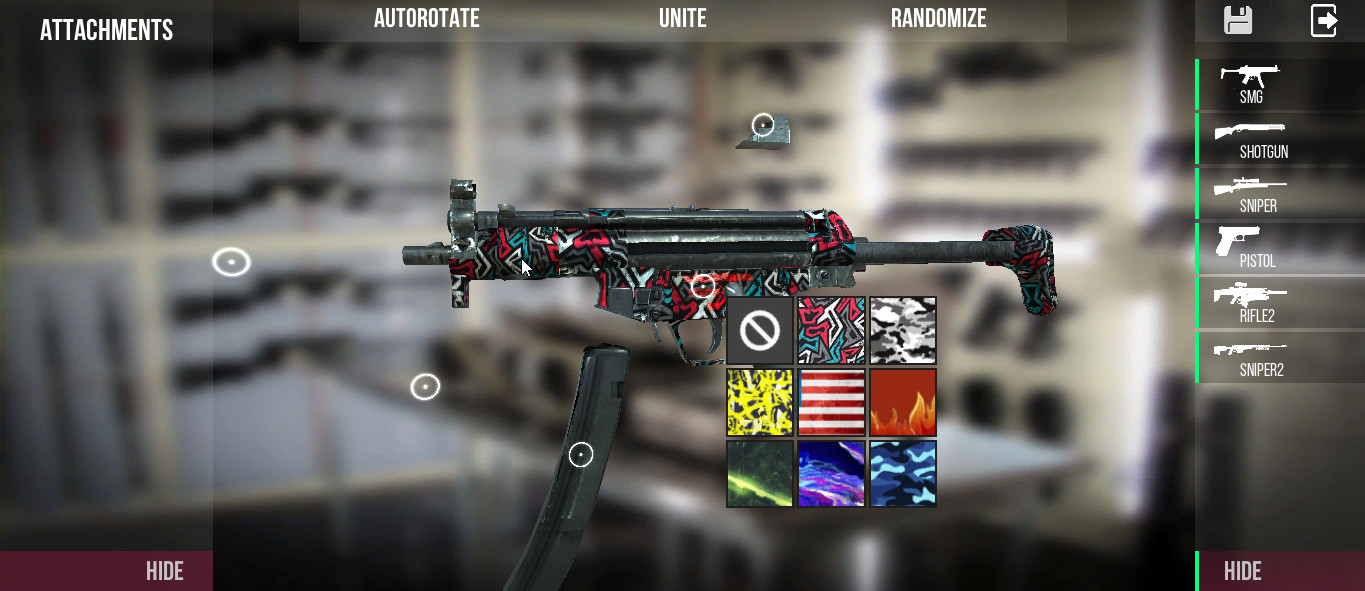Exit using the door arrow icon

pyautogui.click(x=1324, y=21)
